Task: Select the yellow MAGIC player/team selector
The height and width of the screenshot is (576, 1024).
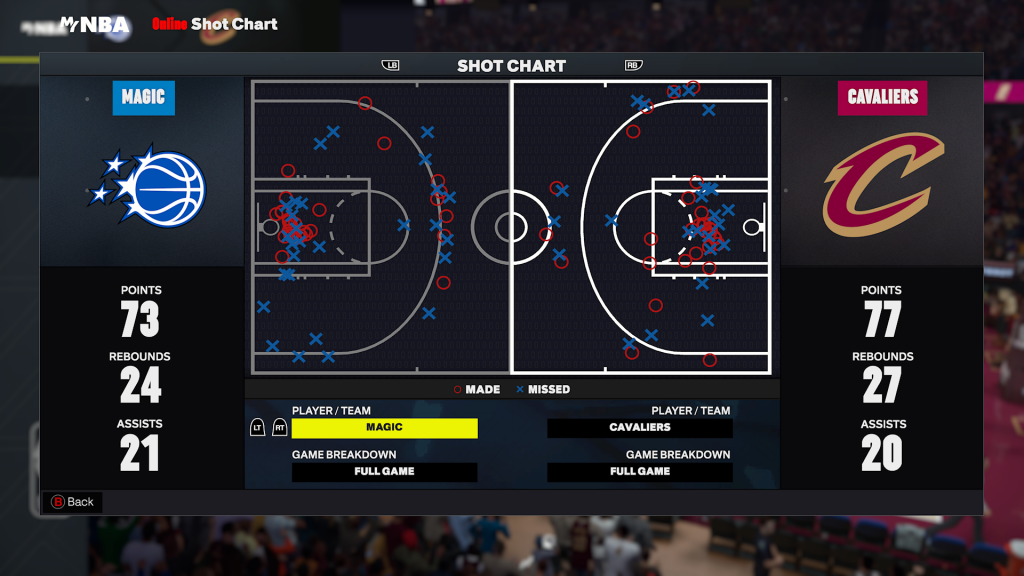Action: click(x=384, y=428)
